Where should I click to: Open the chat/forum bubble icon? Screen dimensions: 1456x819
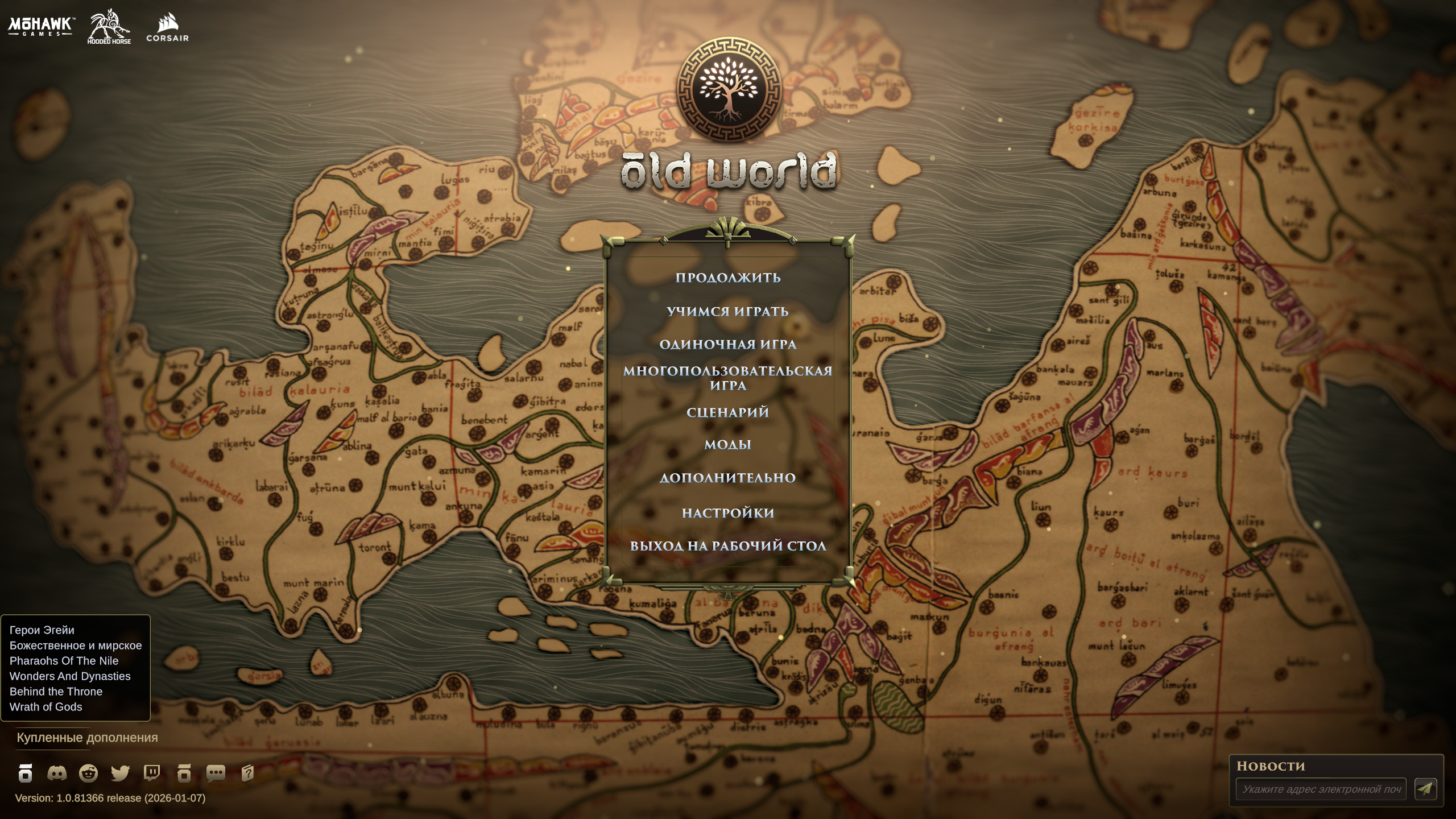tap(216, 773)
